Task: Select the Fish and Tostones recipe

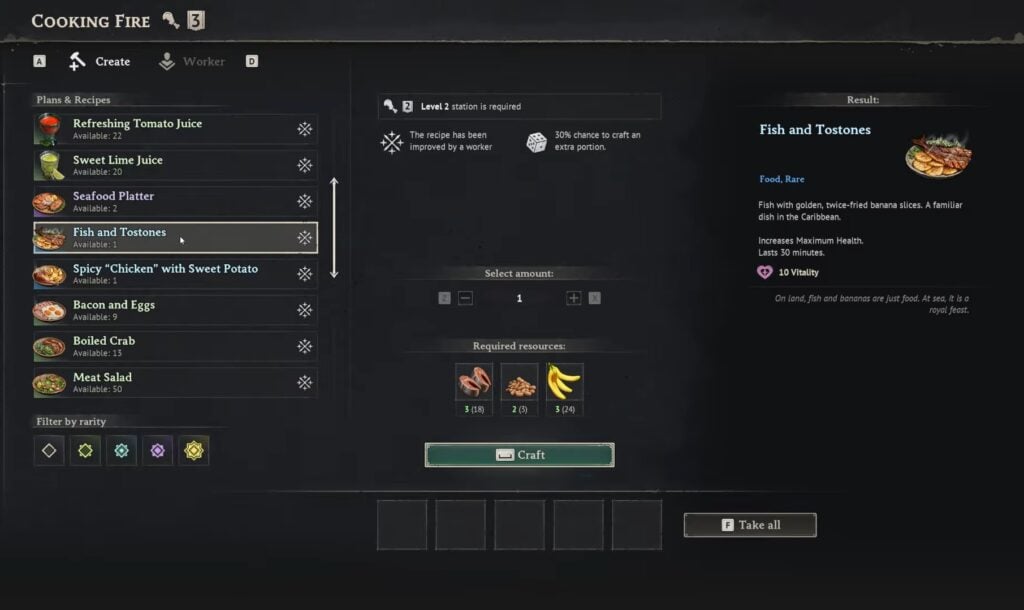Action: coord(175,237)
